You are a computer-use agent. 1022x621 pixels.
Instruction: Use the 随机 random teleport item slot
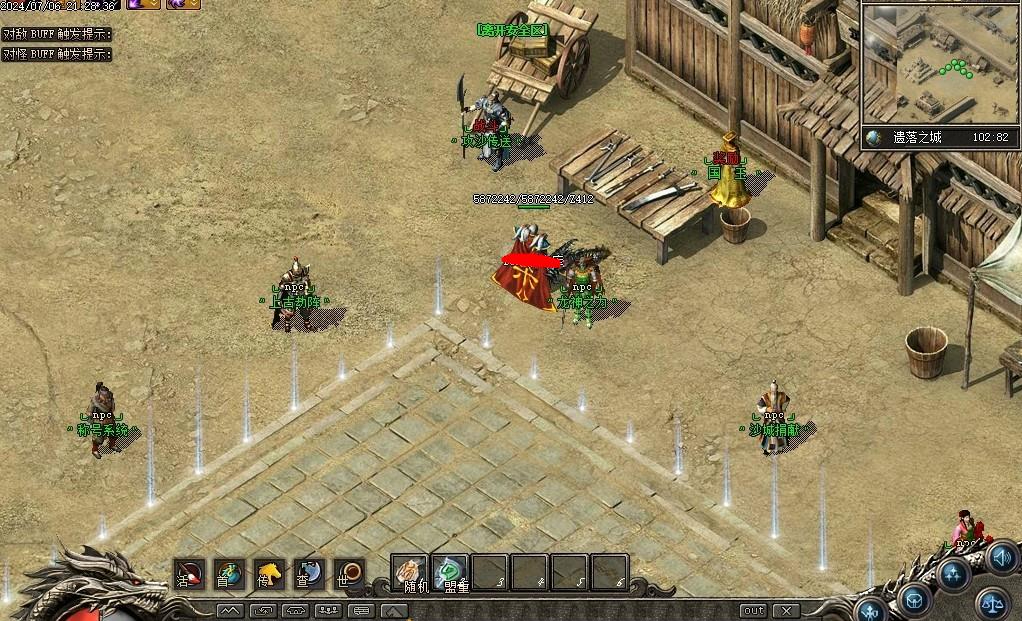(x=409, y=573)
